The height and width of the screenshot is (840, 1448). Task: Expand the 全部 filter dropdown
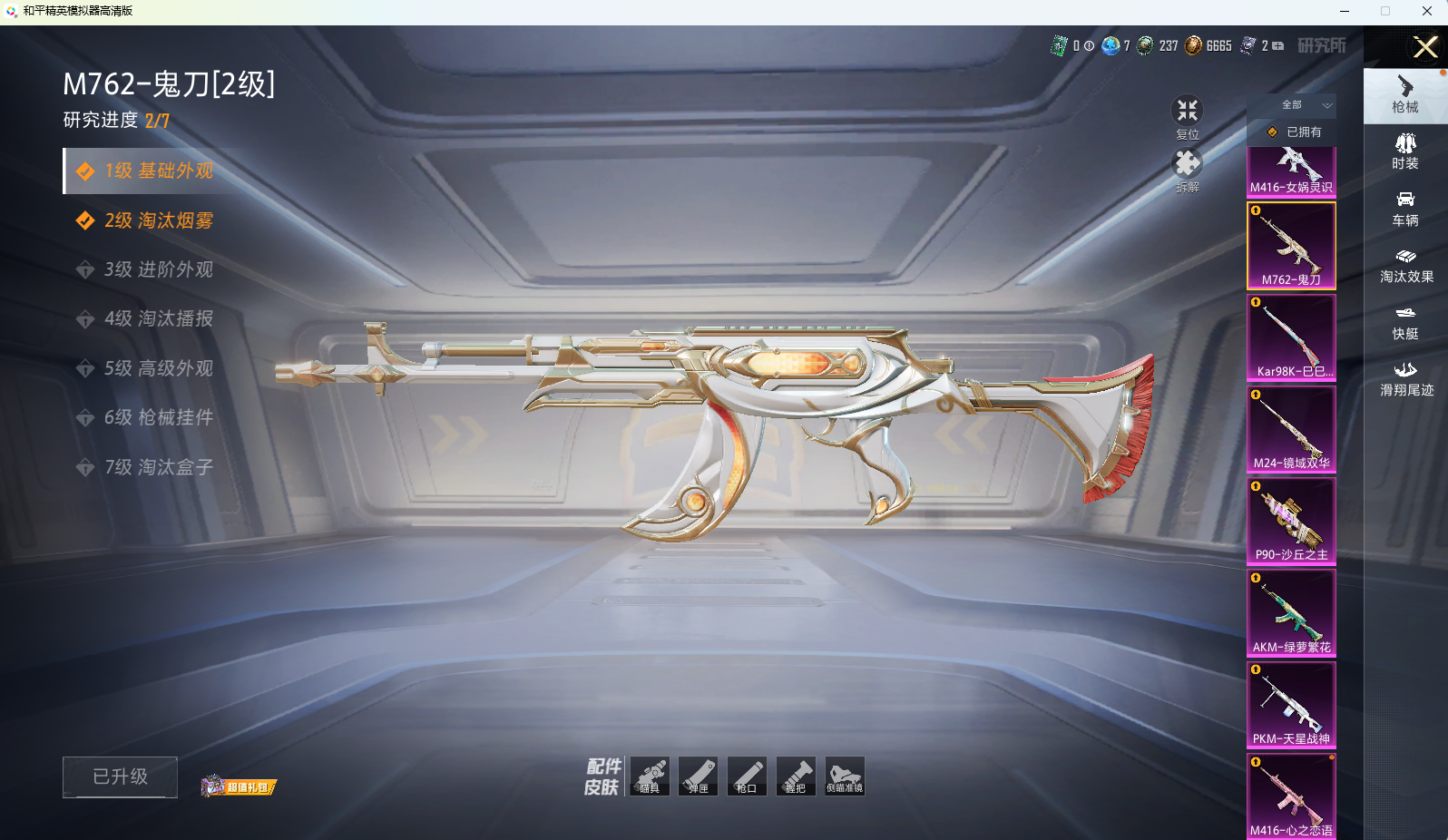tap(1305, 105)
